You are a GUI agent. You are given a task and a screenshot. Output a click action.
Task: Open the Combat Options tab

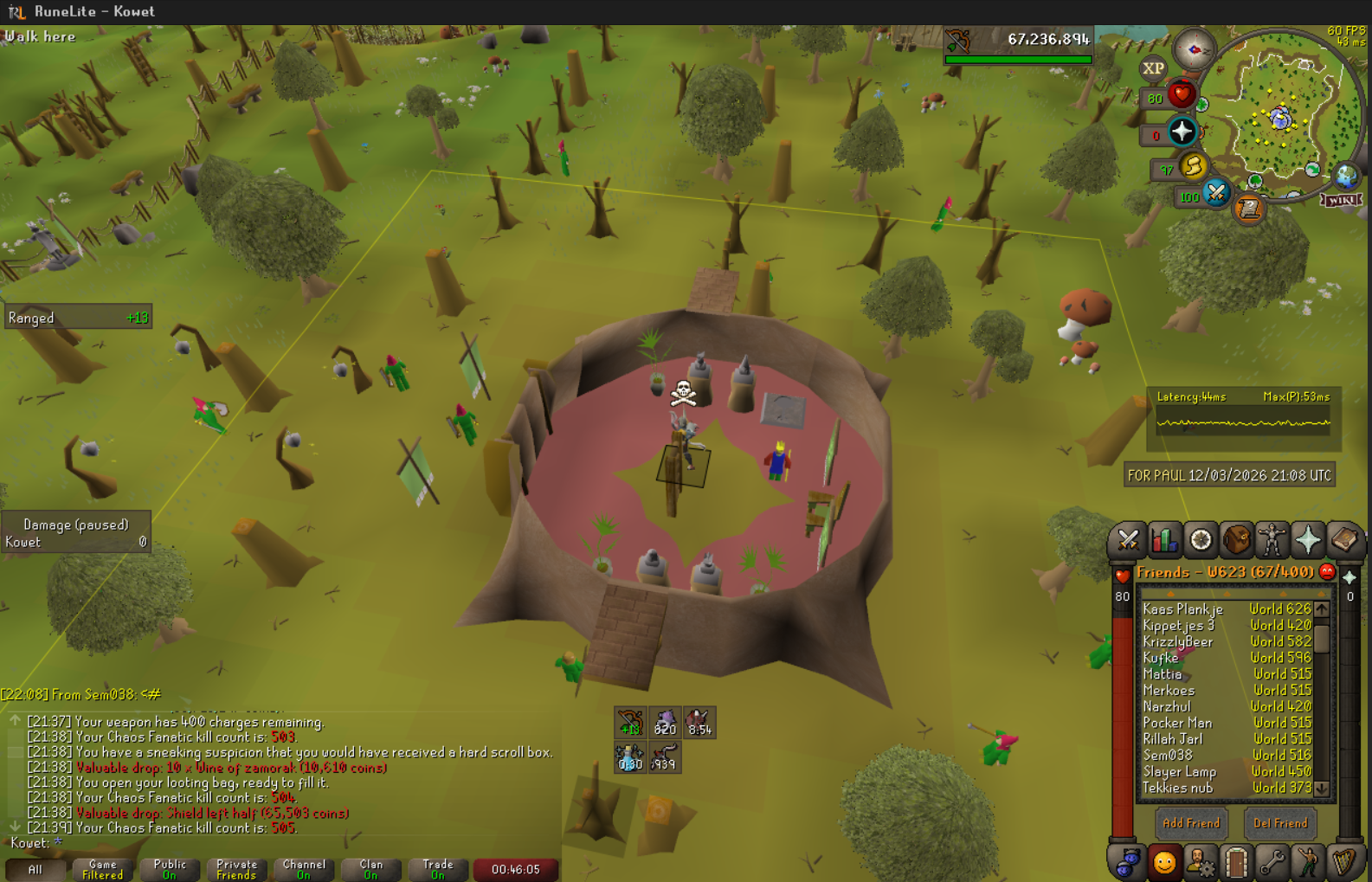tap(1127, 540)
